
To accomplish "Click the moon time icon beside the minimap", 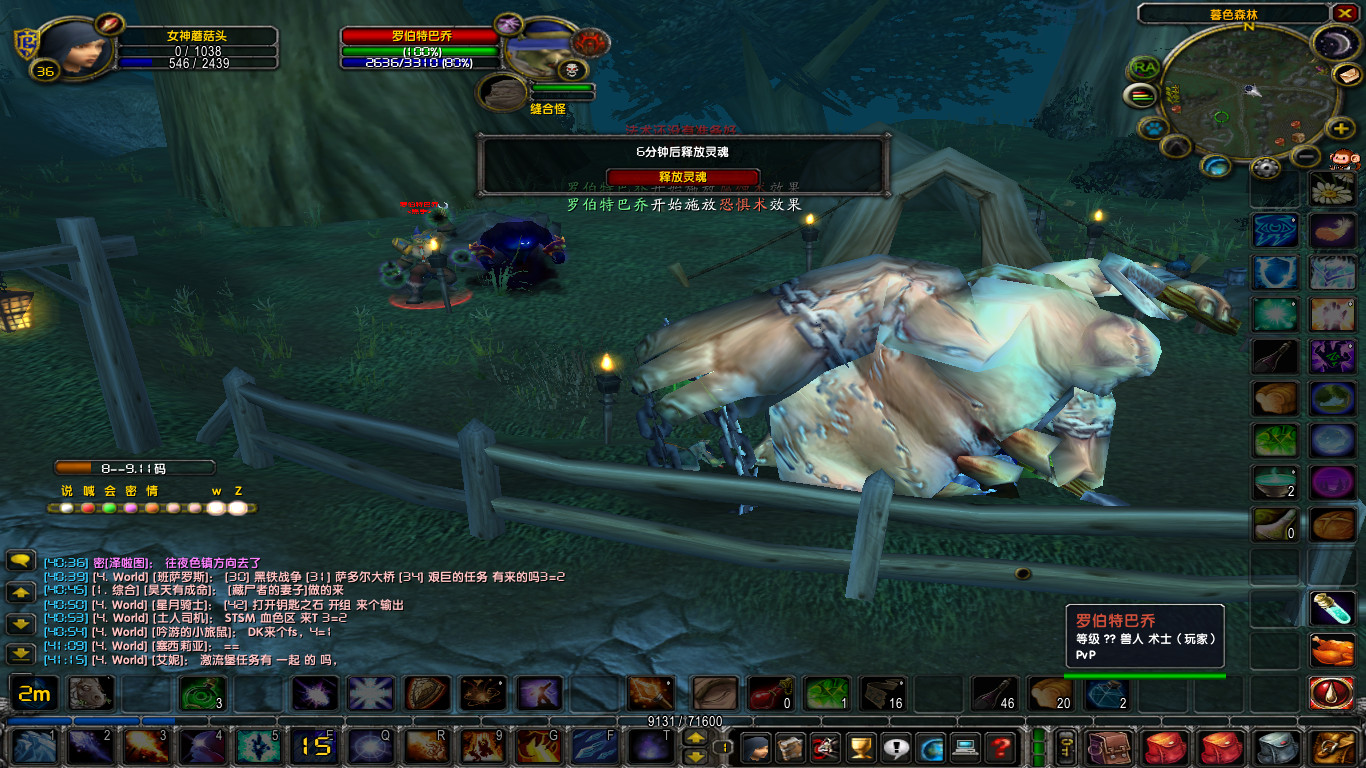I will [1335, 42].
